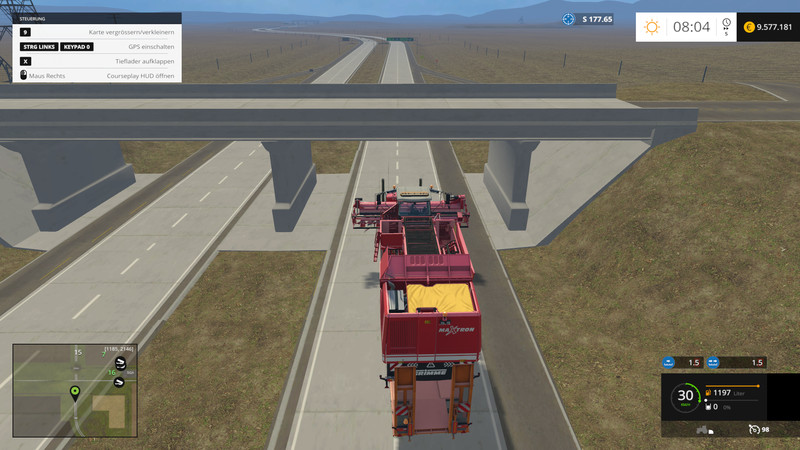Open the minimap
This screenshot has height=450, width=800.
point(74,389)
